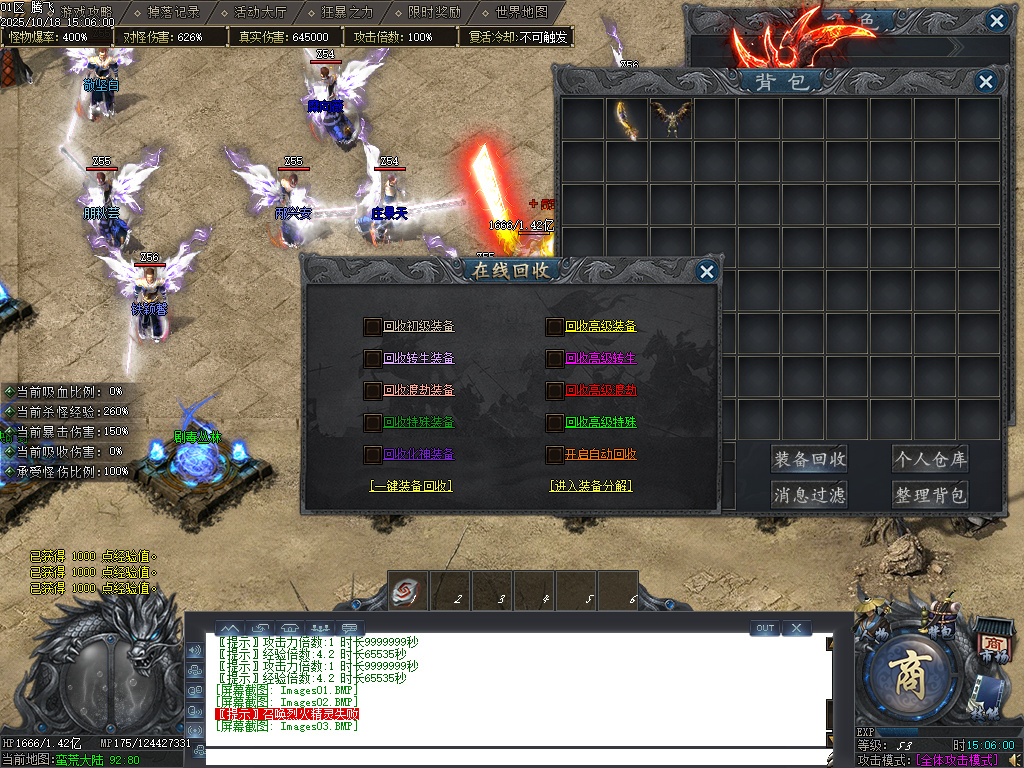Tick the 回收初级装备 checkbox
The image size is (1024, 768).
point(372,326)
